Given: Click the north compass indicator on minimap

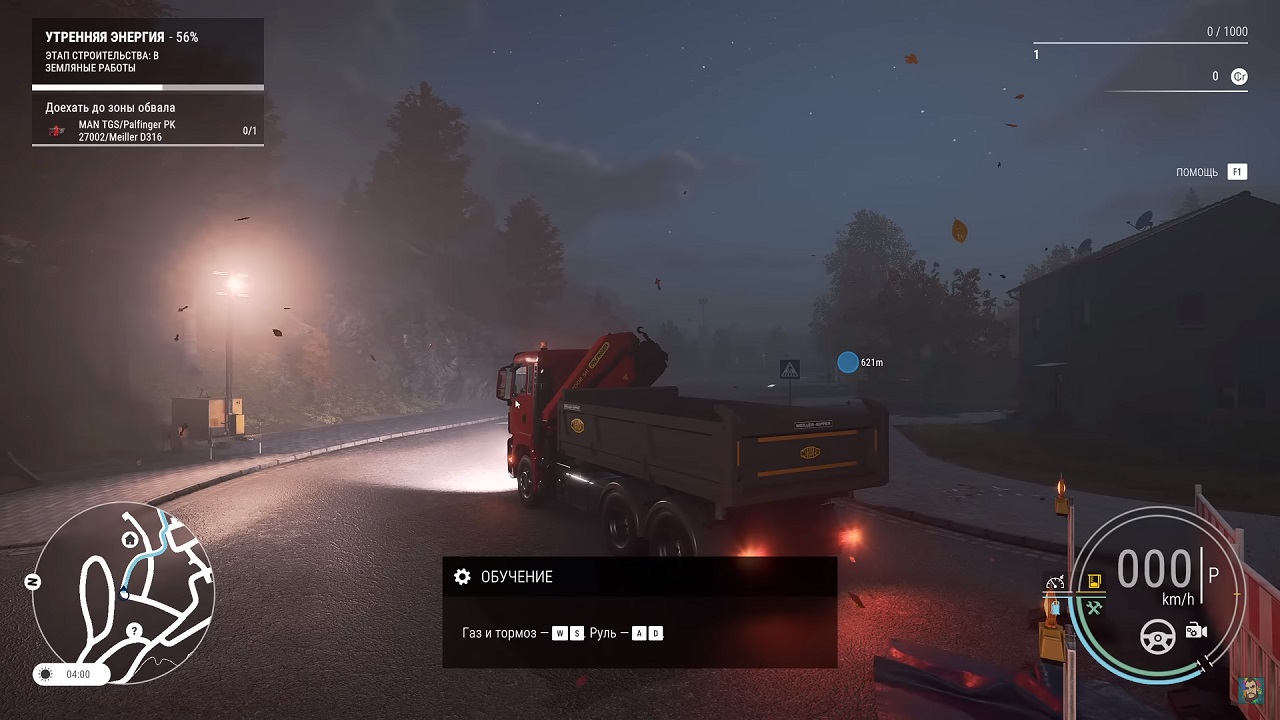Looking at the screenshot, I should pyautogui.click(x=32, y=582).
